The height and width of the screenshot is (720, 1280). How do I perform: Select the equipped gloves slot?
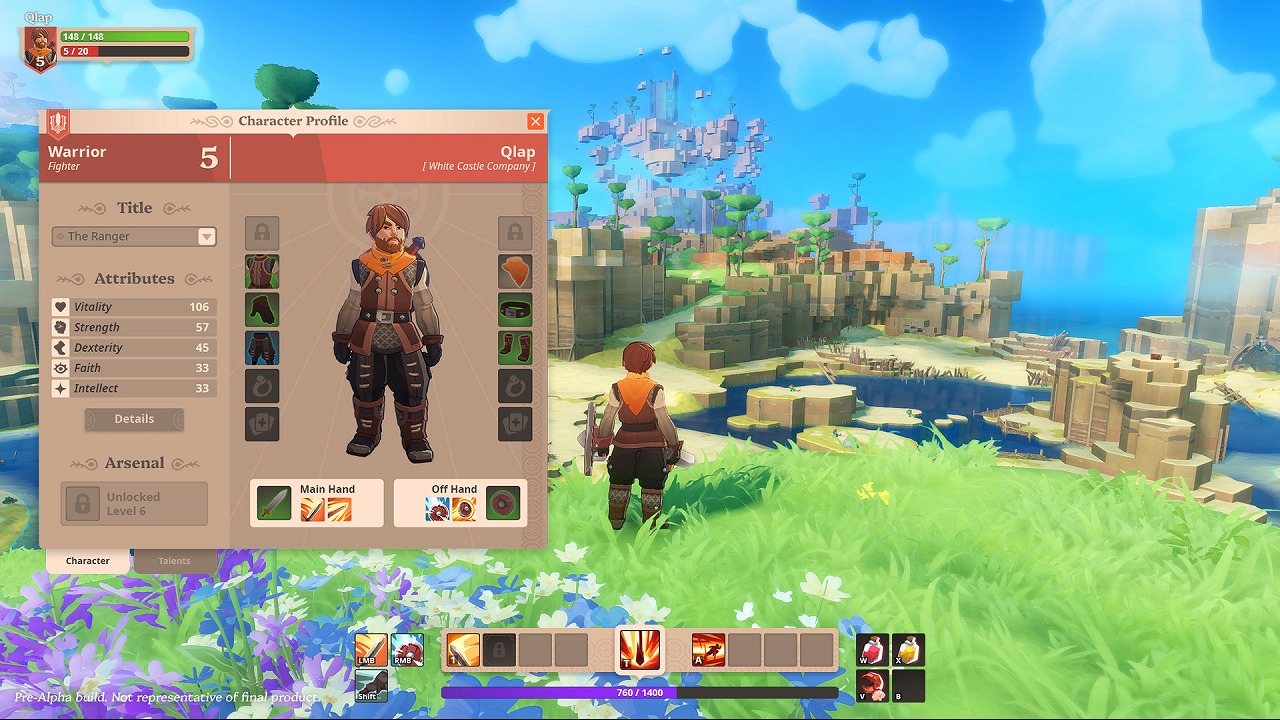(262, 310)
